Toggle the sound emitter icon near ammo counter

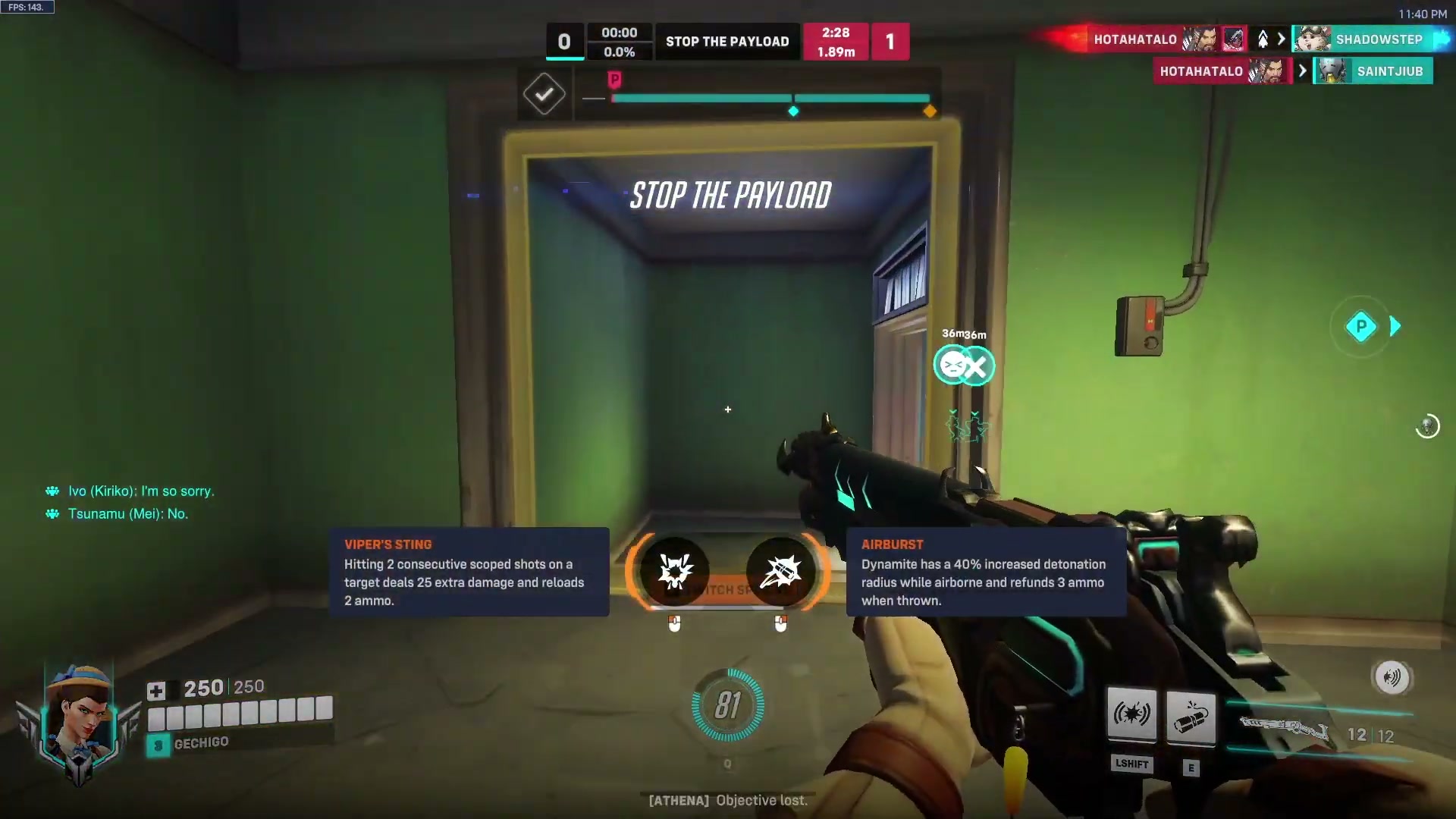[x=1392, y=678]
